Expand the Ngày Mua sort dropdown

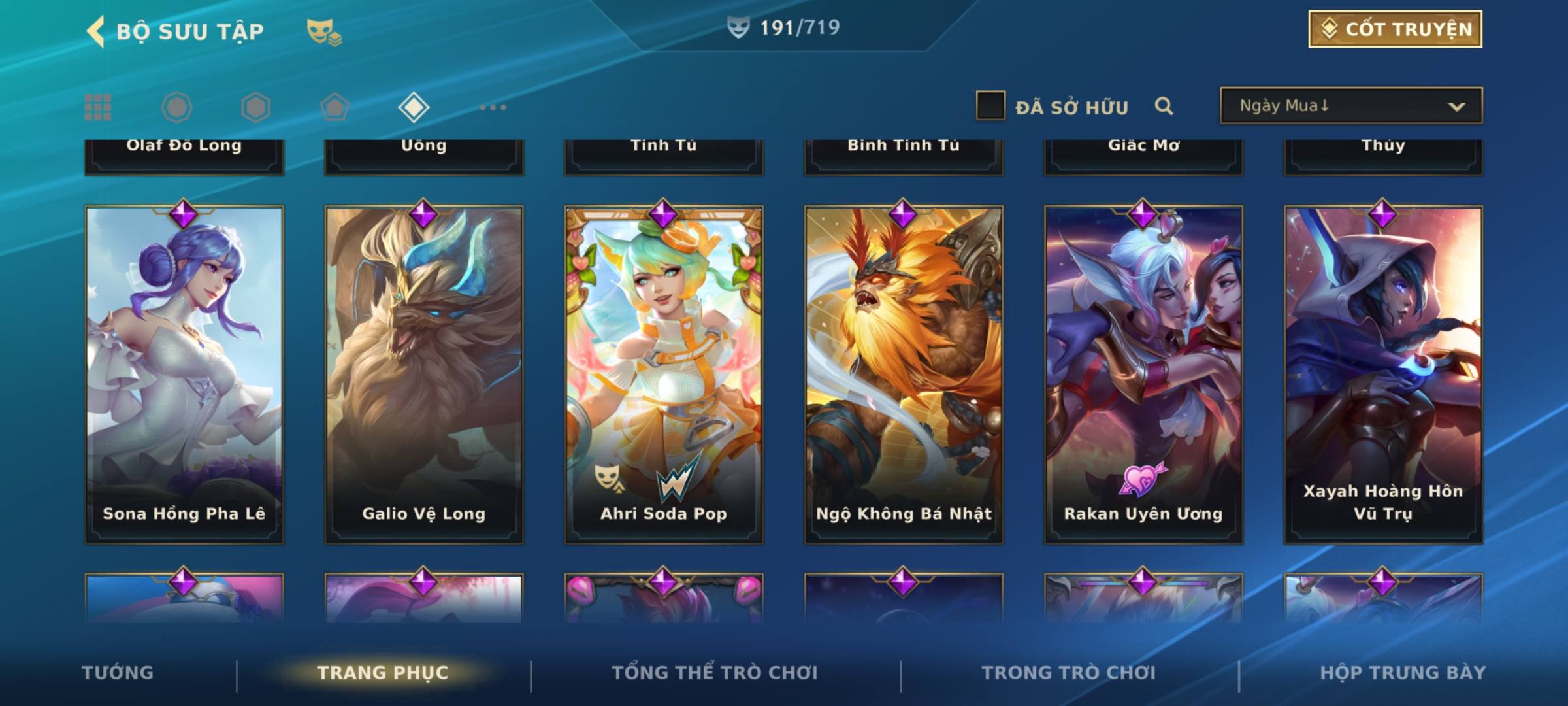click(x=1350, y=106)
